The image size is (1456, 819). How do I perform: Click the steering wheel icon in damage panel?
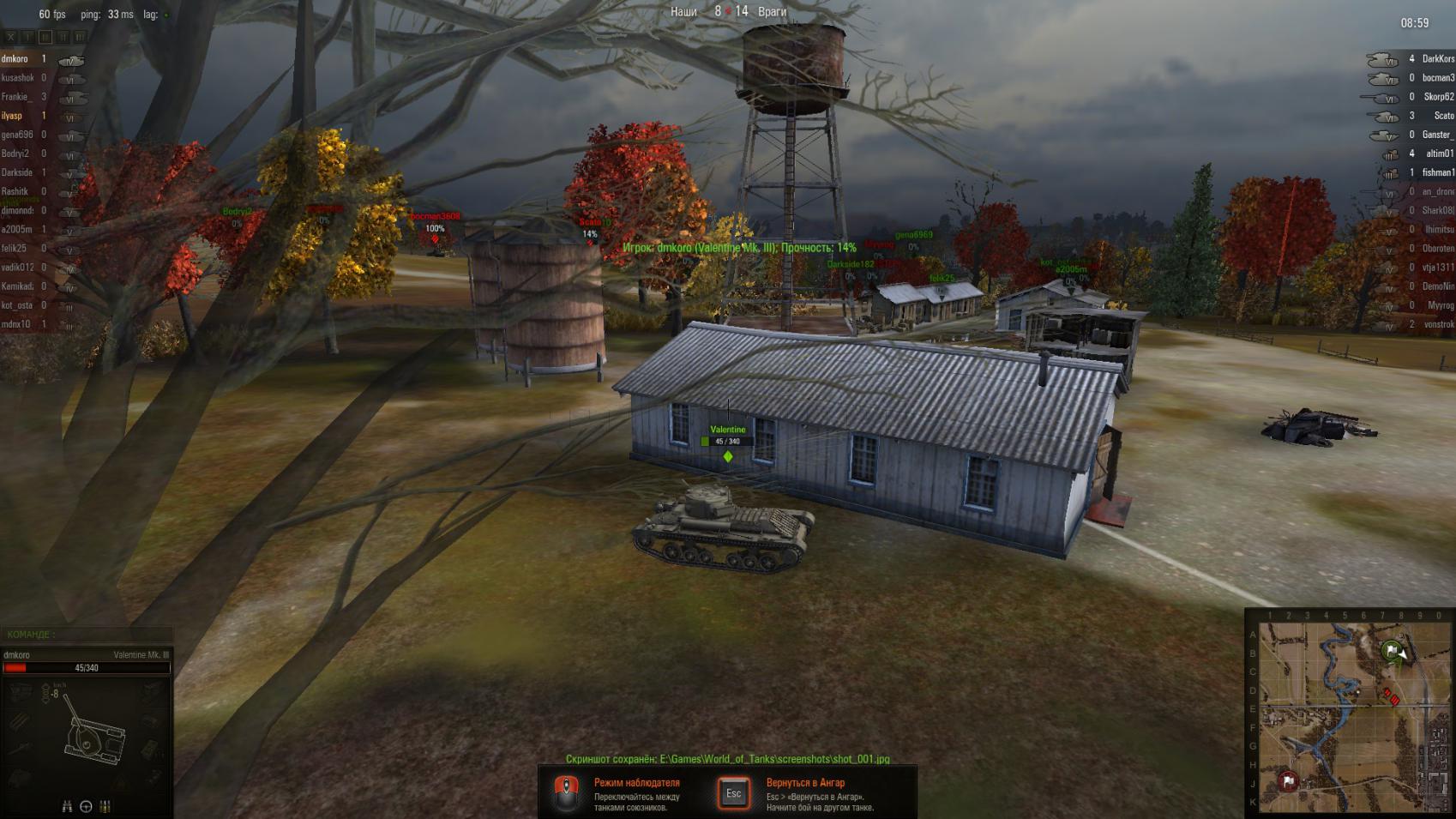tap(86, 806)
